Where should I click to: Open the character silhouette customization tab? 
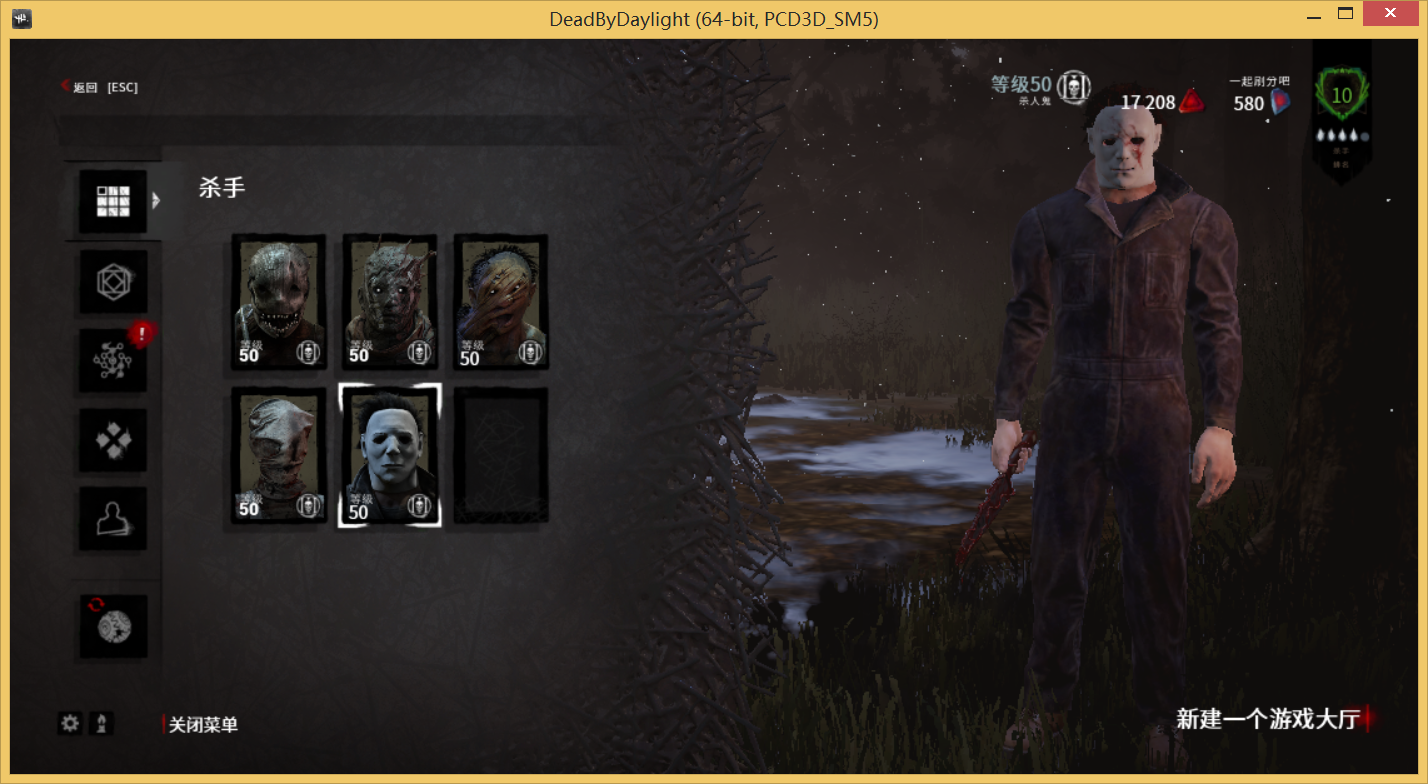tap(113, 518)
